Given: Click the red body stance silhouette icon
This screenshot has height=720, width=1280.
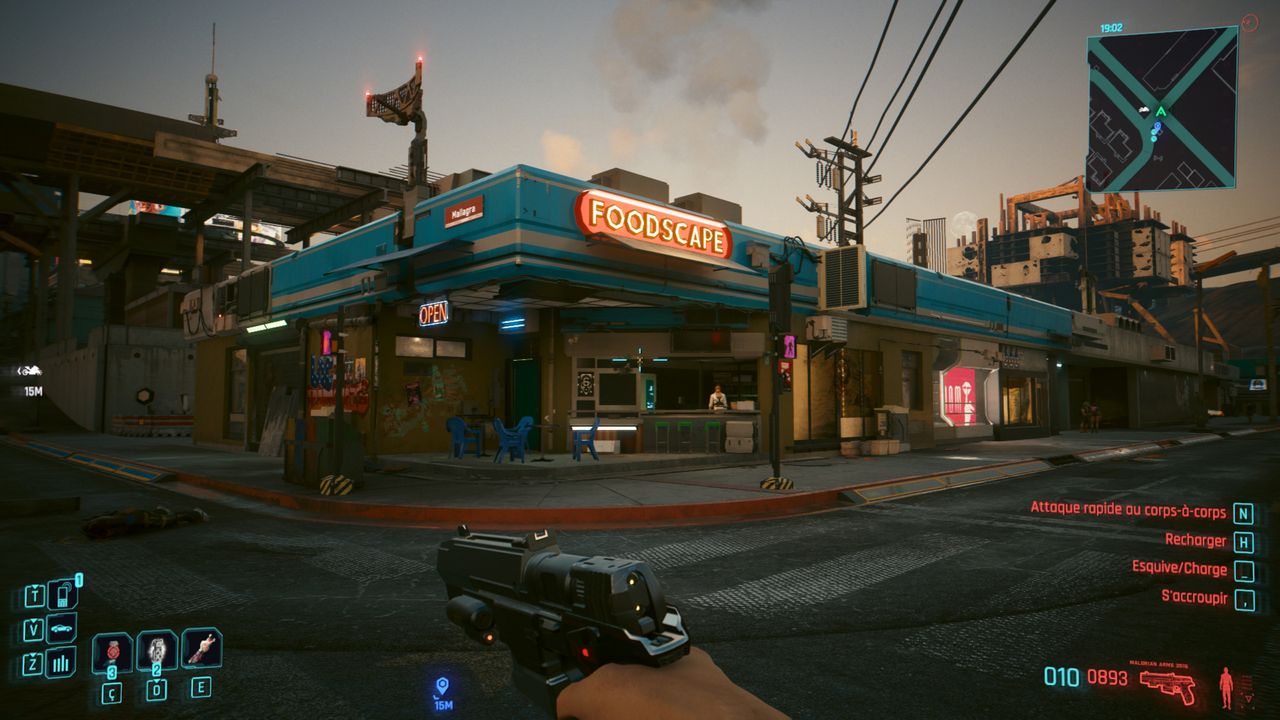Looking at the screenshot, I should [x=1226, y=686].
